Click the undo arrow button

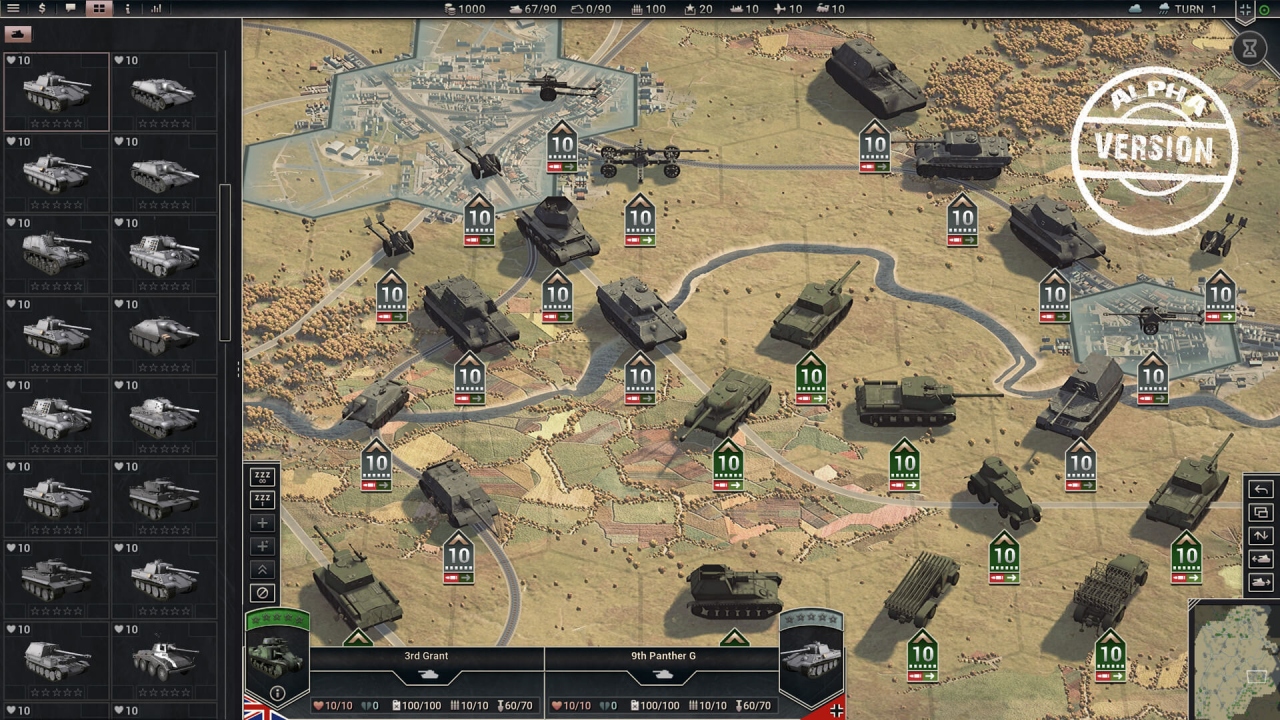tap(1260, 489)
